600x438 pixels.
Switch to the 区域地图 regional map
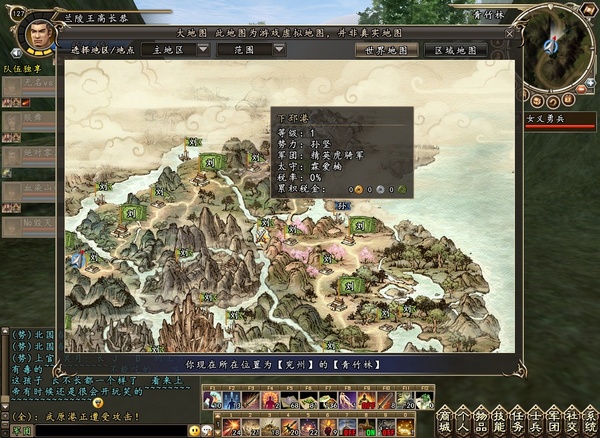click(452, 49)
